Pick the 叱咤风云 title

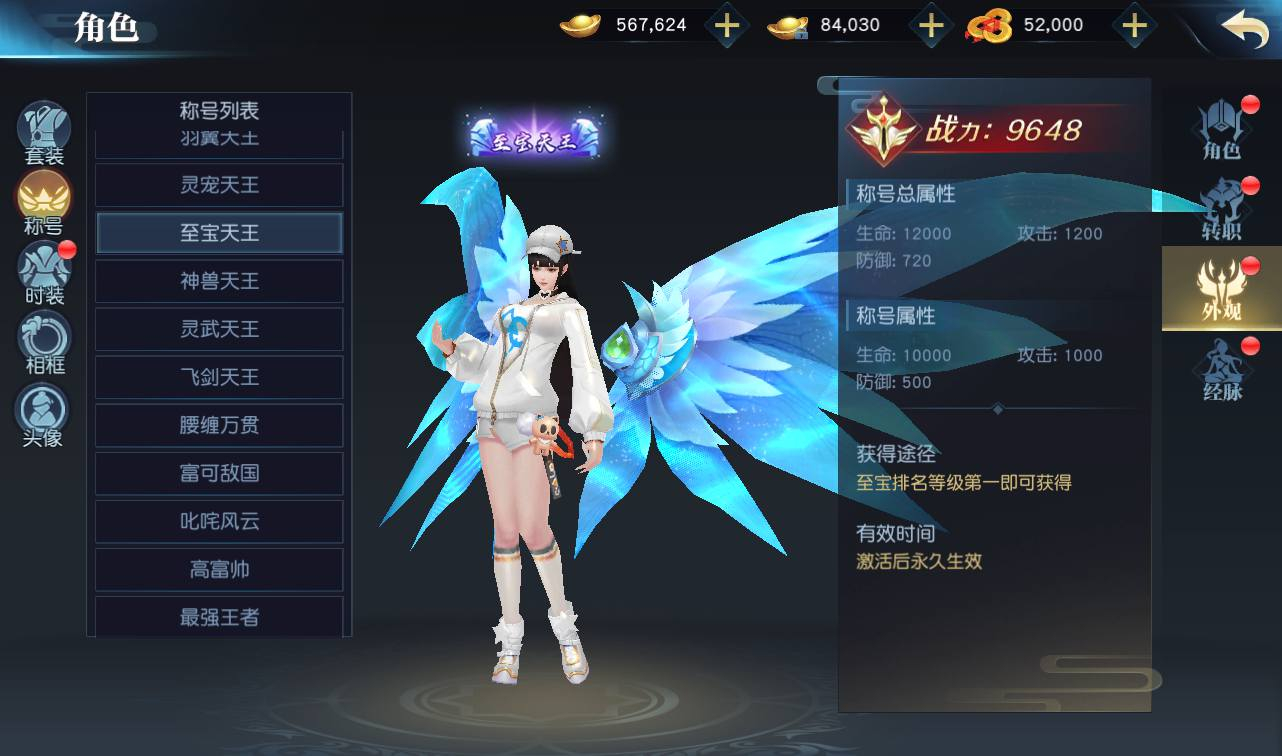(x=219, y=521)
